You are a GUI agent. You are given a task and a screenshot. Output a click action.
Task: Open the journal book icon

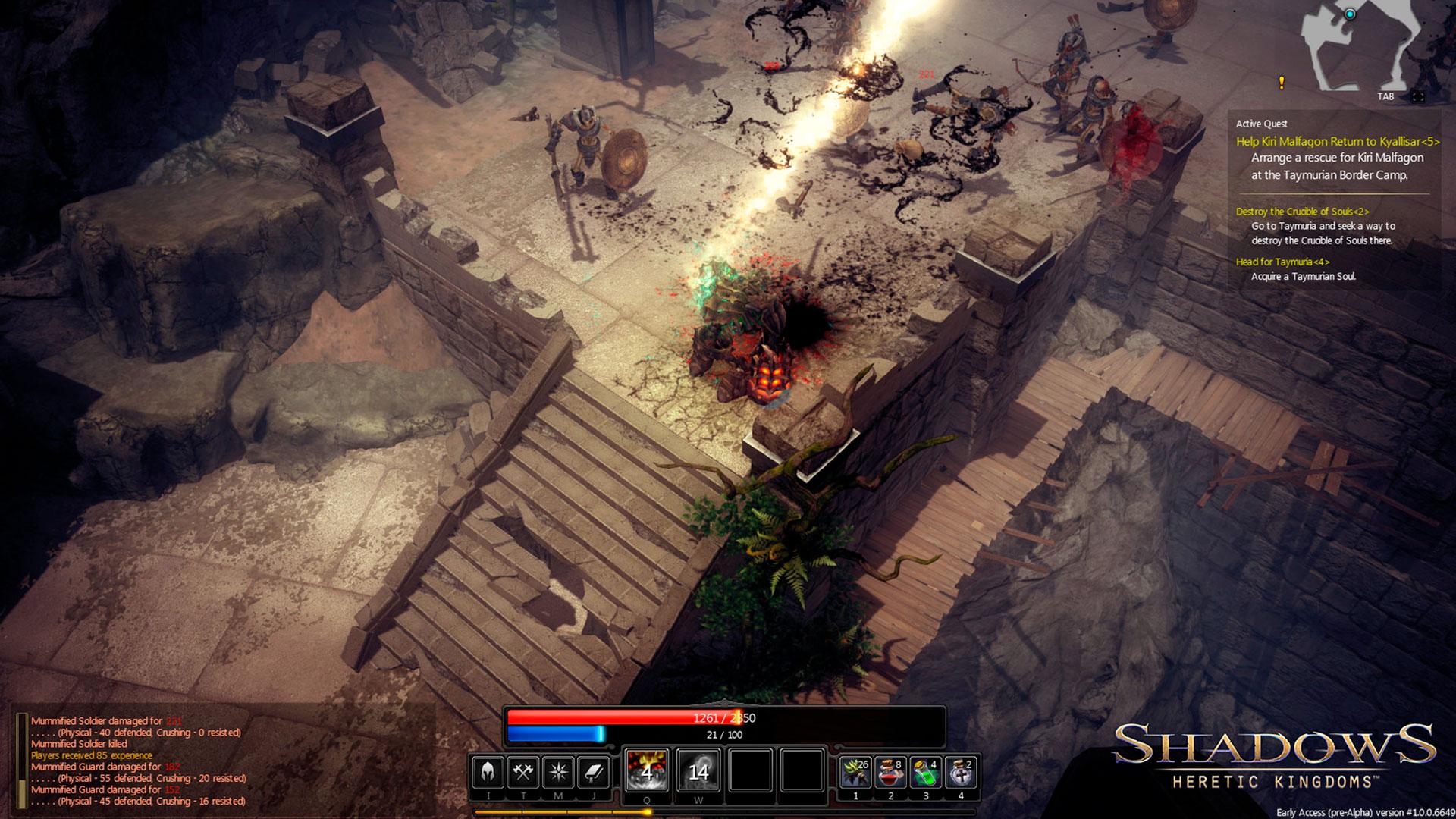[x=594, y=772]
